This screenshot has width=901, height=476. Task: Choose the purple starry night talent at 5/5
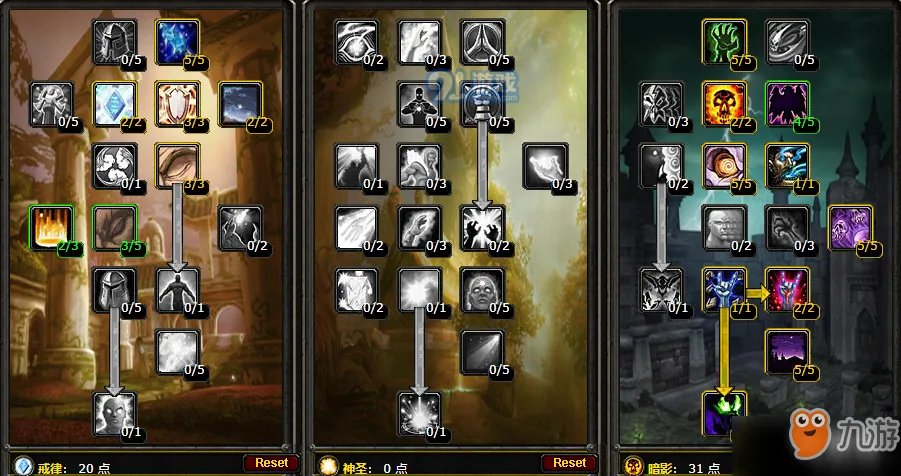786,351
